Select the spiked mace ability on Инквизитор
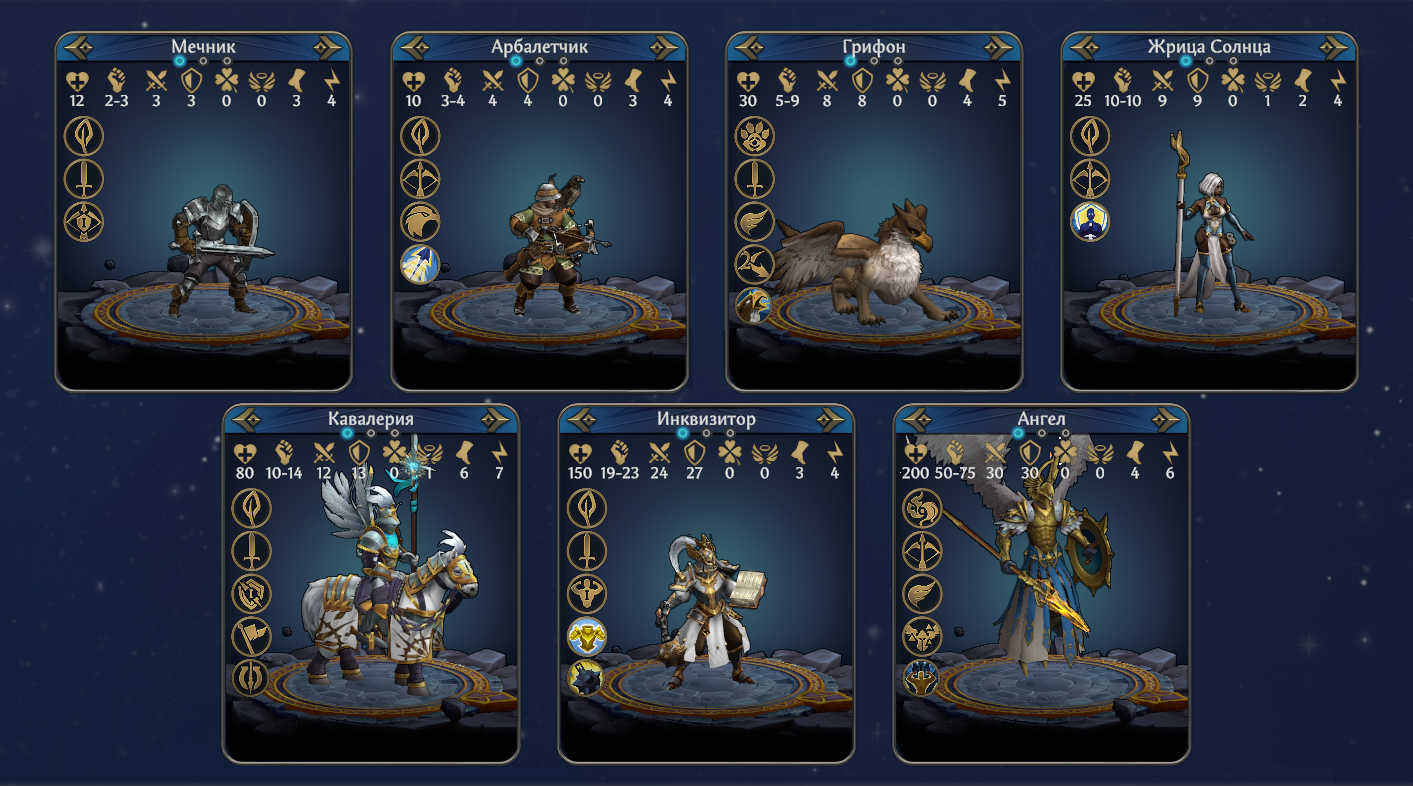This screenshot has width=1413, height=786. pyautogui.click(x=587, y=677)
